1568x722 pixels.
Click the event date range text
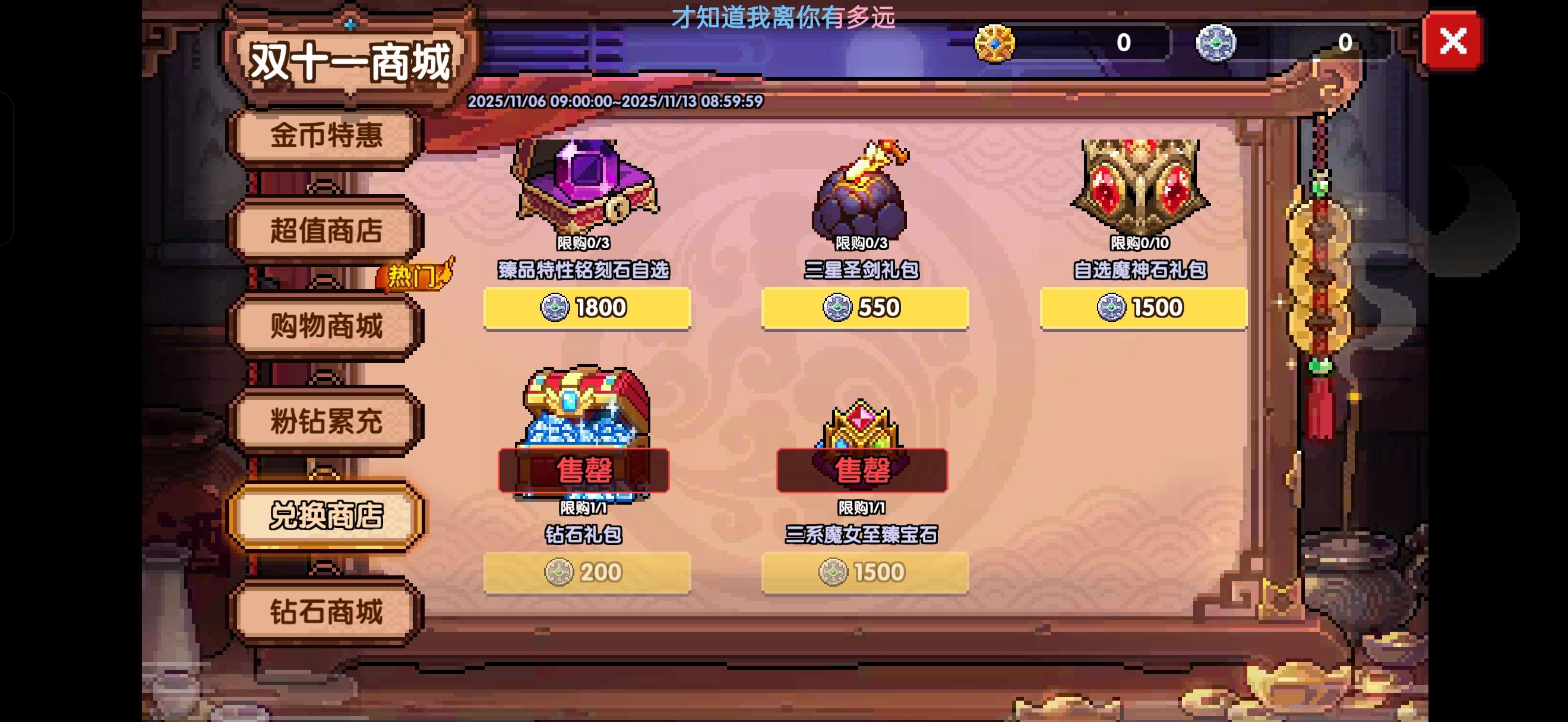pos(615,102)
